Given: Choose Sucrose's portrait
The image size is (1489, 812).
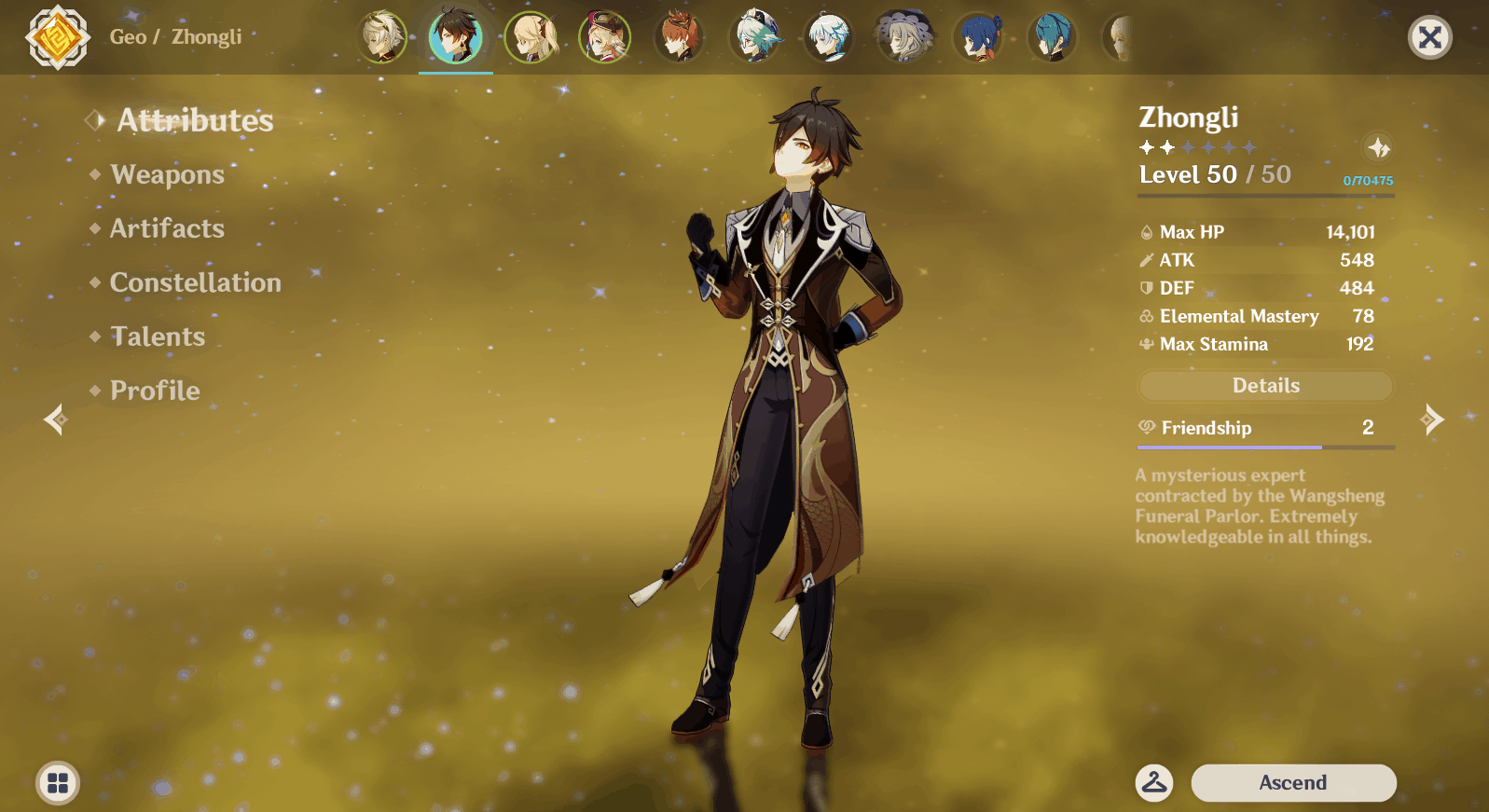Looking at the screenshot, I should click(753, 37).
